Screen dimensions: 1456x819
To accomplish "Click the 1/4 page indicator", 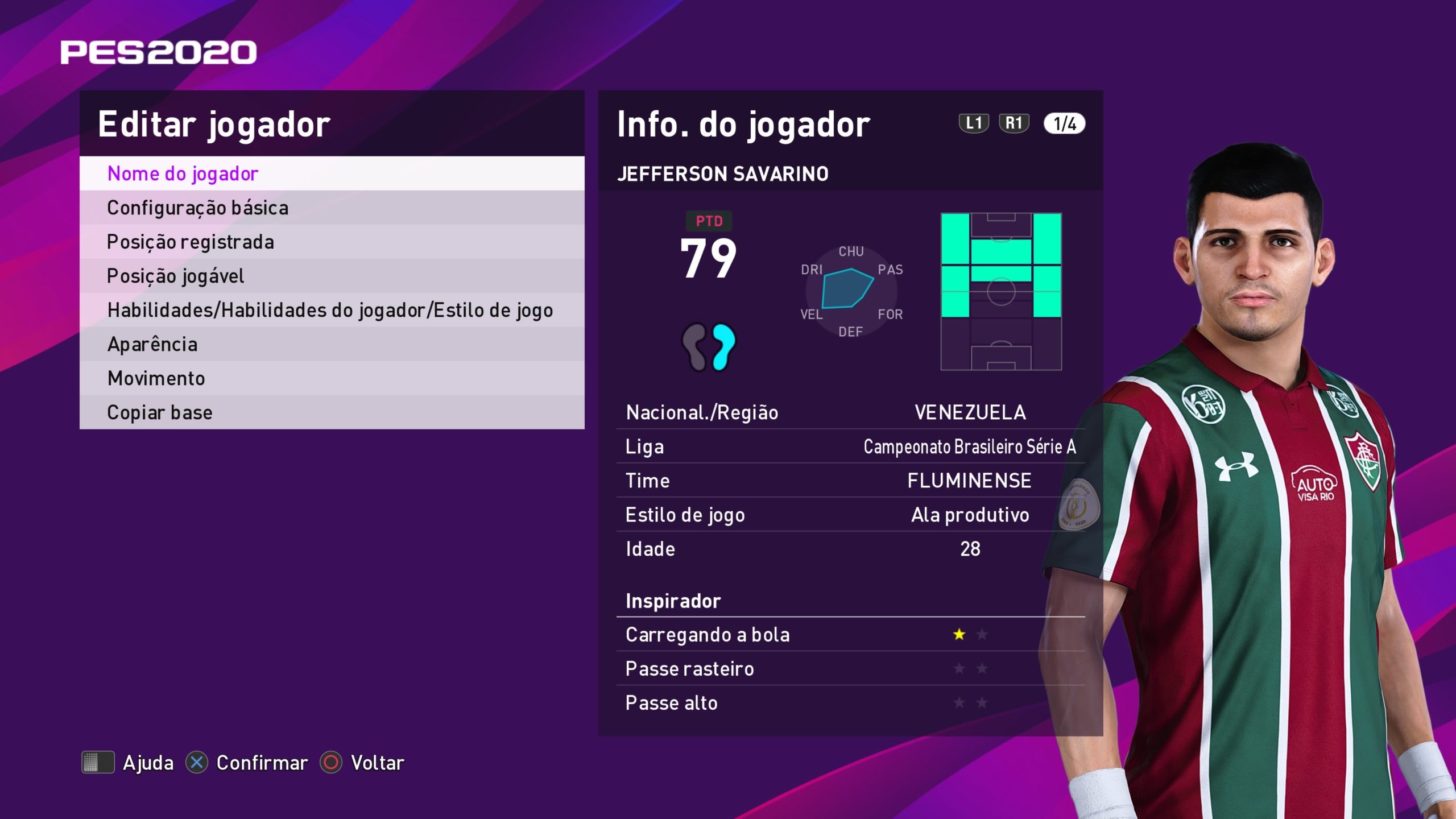I will (x=1064, y=123).
